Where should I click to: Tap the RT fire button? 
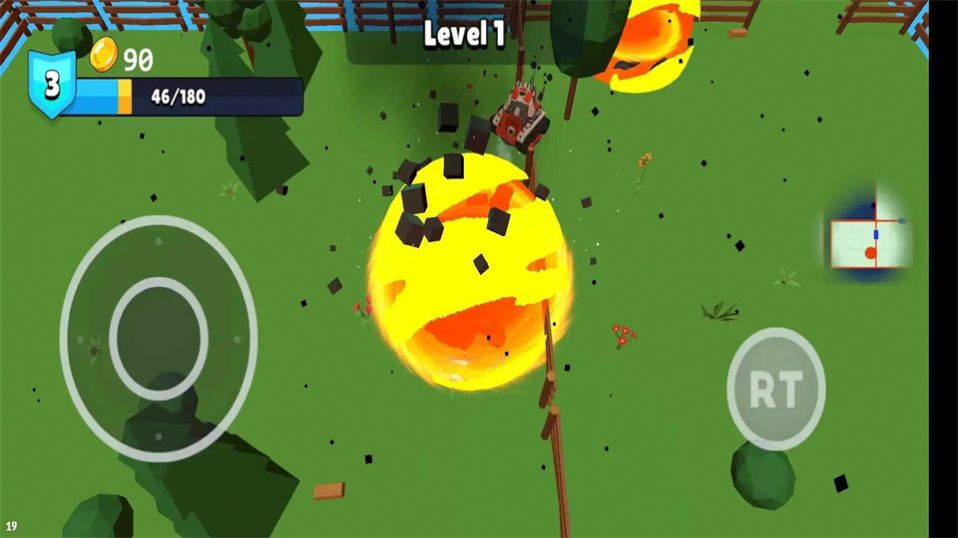[x=775, y=388]
